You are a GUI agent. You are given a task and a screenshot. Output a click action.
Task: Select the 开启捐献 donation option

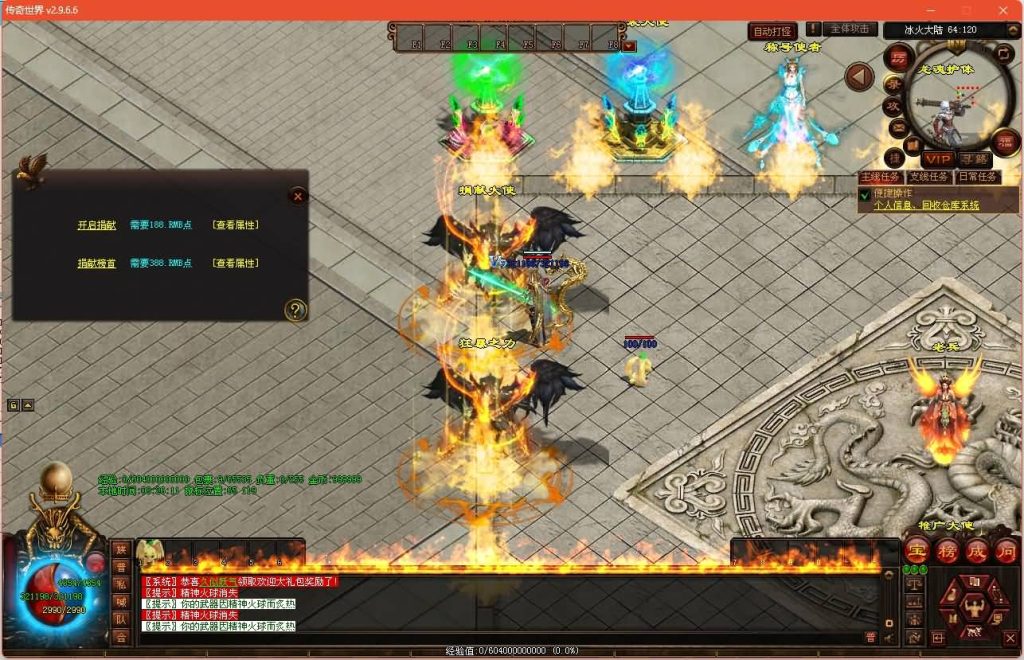pyautogui.click(x=97, y=225)
